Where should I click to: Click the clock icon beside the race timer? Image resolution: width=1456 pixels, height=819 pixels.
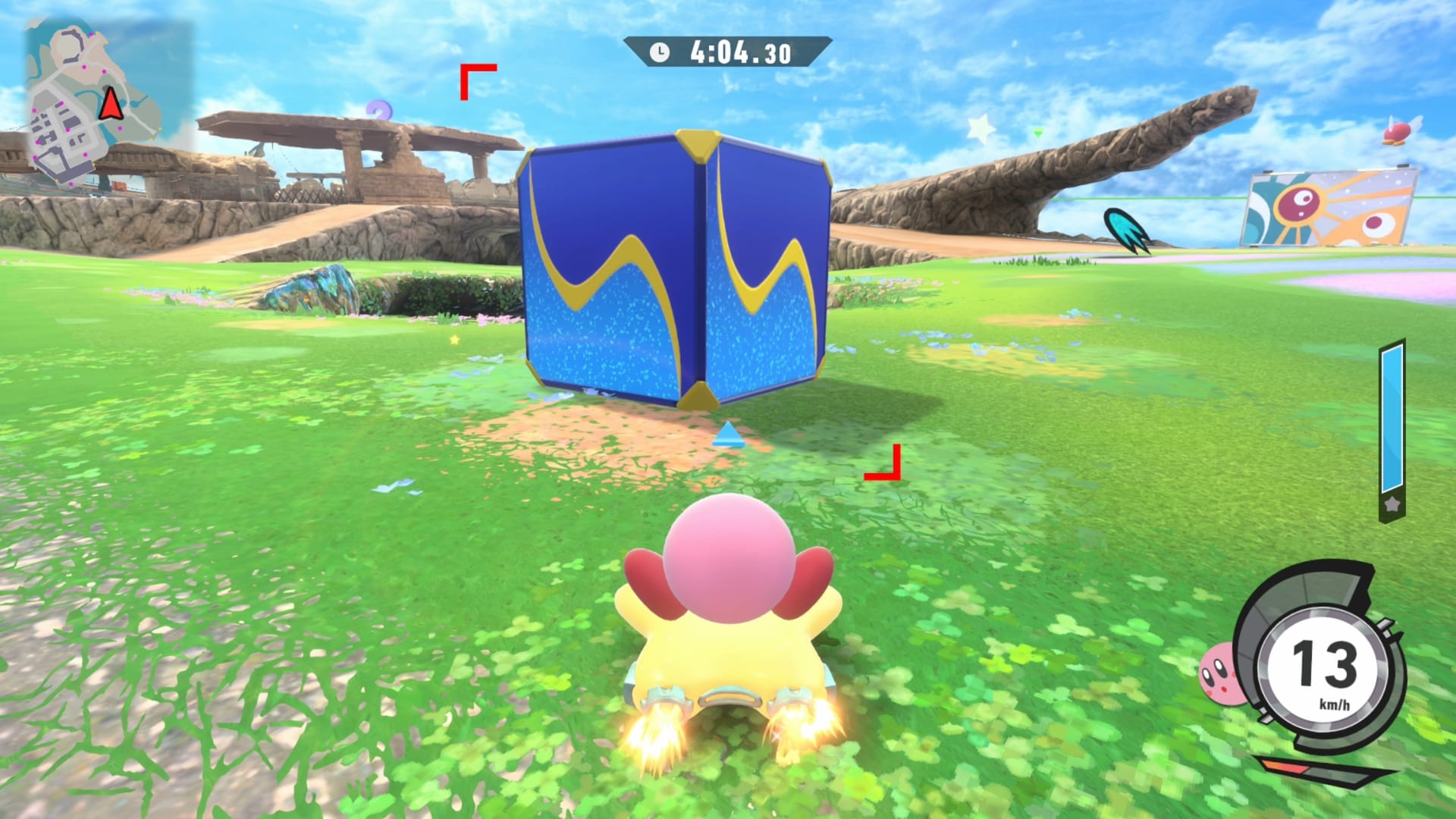[x=659, y=52]
